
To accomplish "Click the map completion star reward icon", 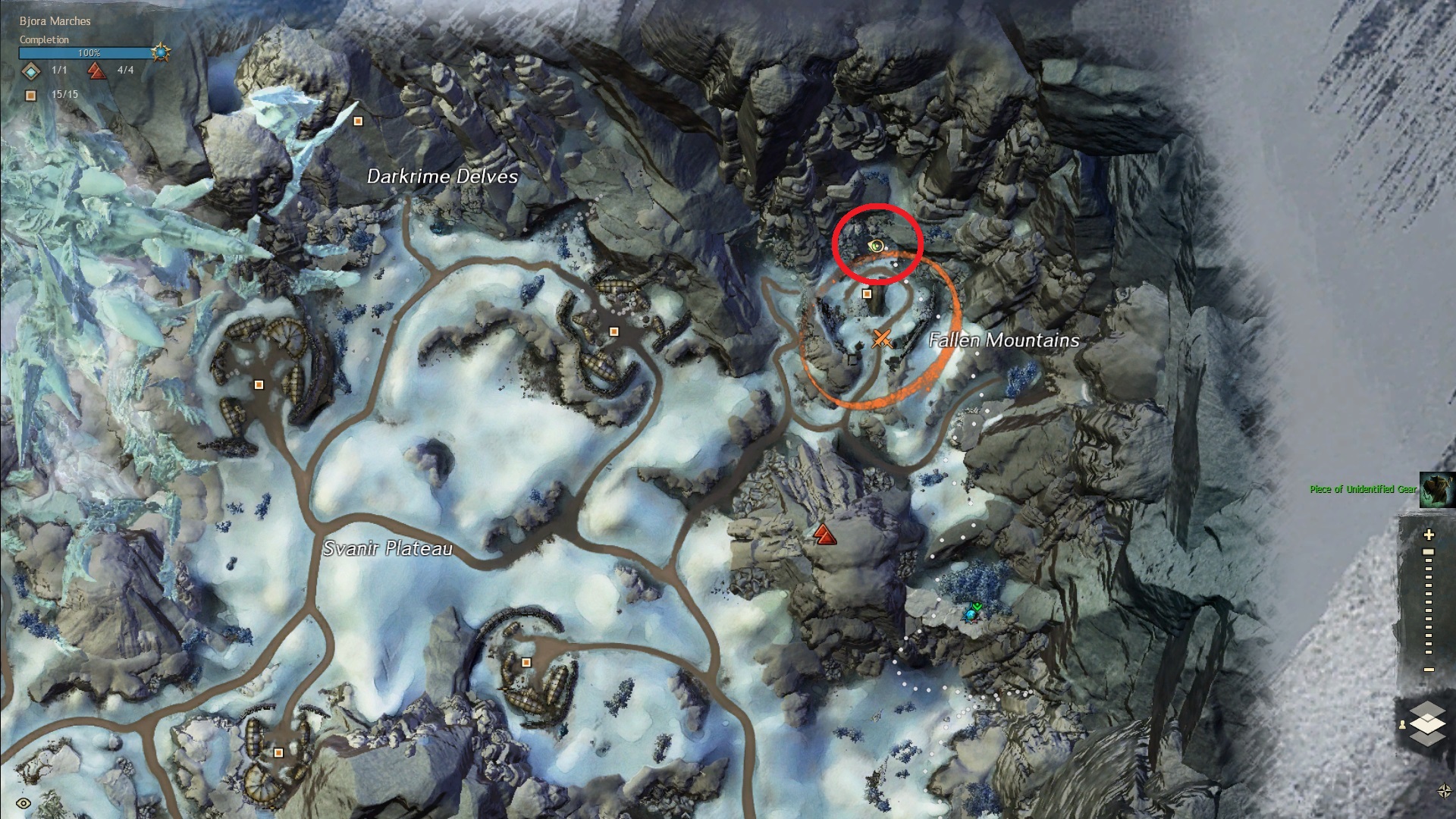I will pos(161,53).
